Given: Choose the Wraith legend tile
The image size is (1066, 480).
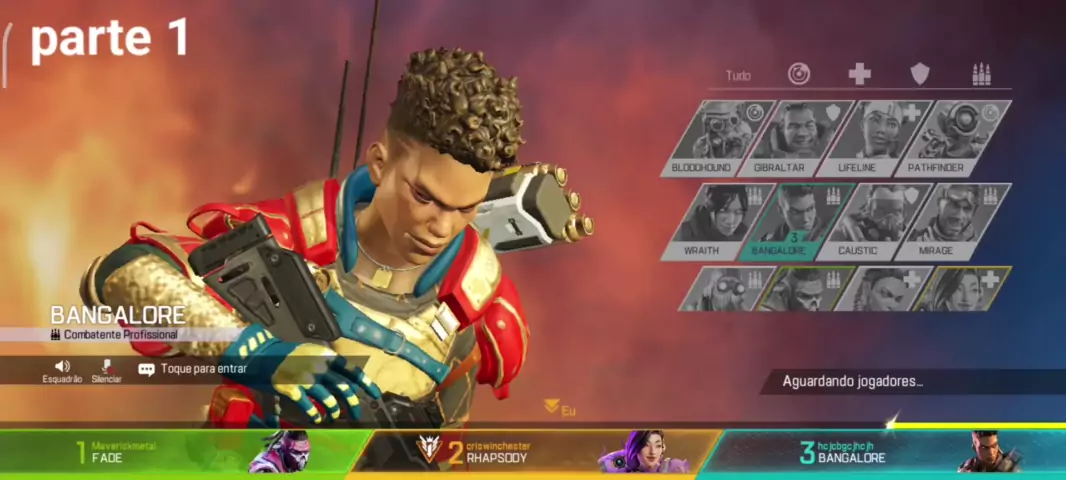Looking at the screenshot, I should (x=702, y=220).
